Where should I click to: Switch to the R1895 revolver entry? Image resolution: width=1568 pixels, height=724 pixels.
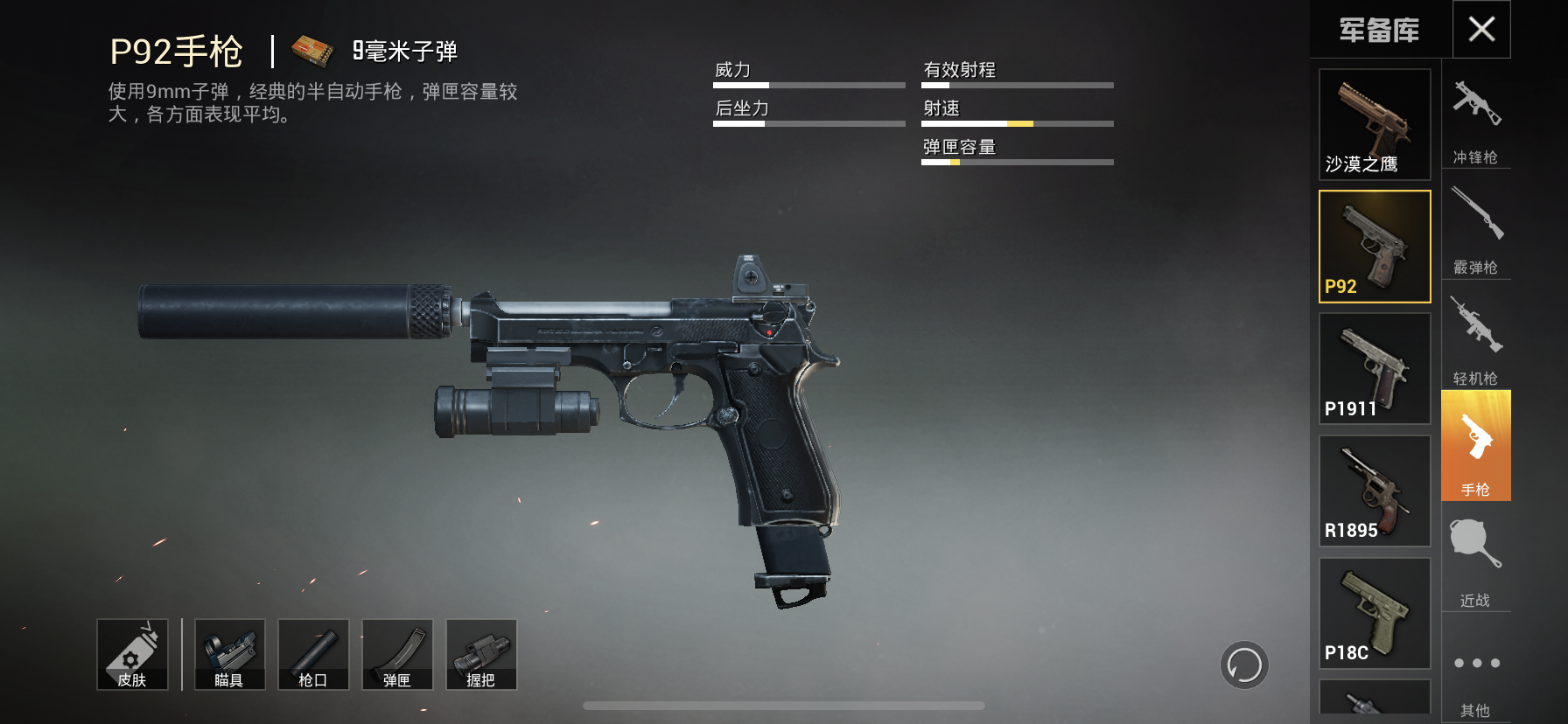[x=1374, y=490]
